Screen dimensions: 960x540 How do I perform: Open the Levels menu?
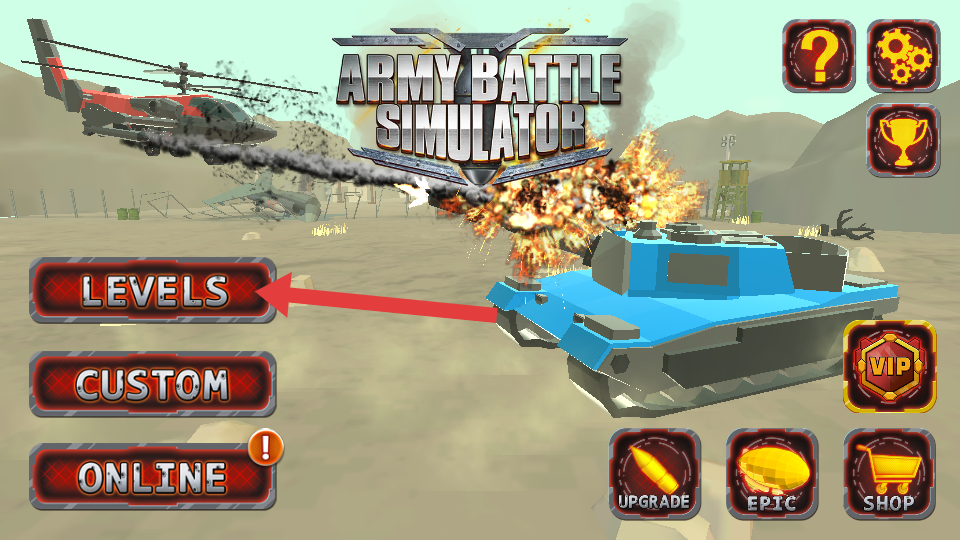(153, 291)
